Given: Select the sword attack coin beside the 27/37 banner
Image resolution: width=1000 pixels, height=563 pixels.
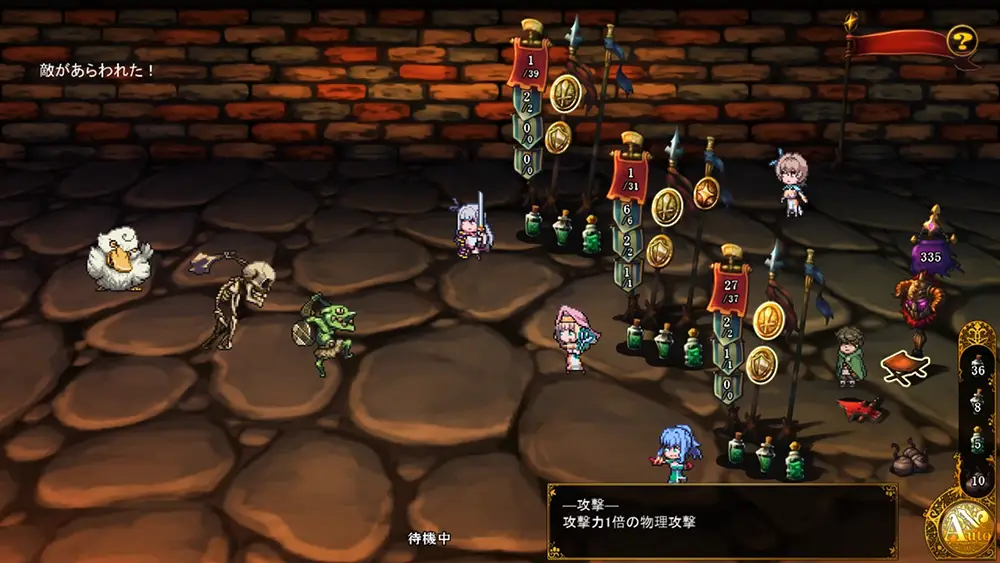Looking at the screenshot, I should [768, 319].
